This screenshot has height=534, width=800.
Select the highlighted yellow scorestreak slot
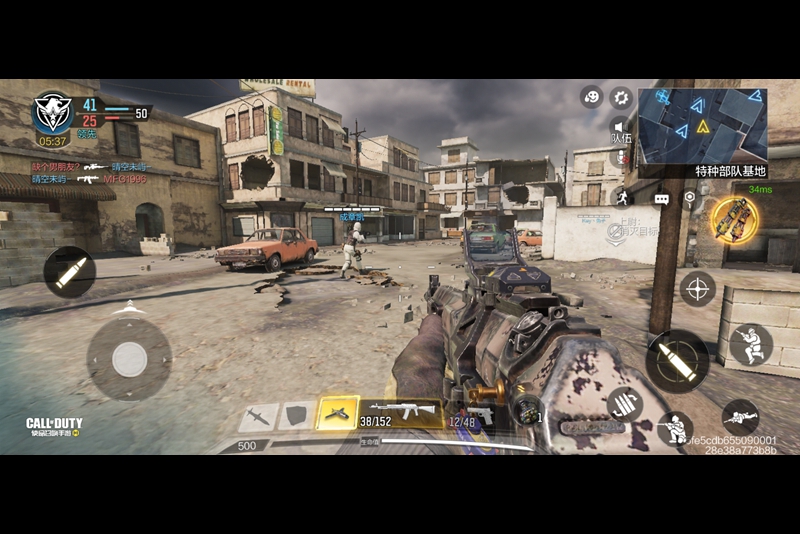(337, 412)
